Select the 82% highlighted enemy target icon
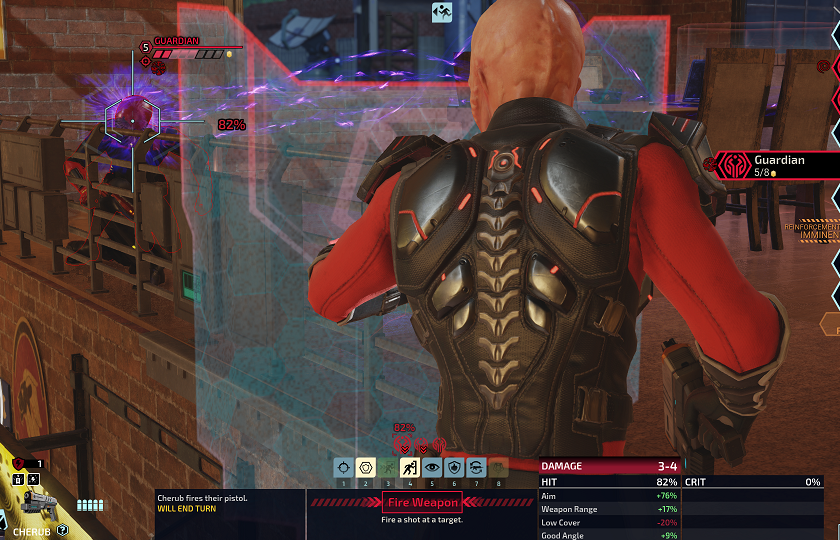Image resolution: width=840 pixels, height=540 pixels. coord(404,443)
